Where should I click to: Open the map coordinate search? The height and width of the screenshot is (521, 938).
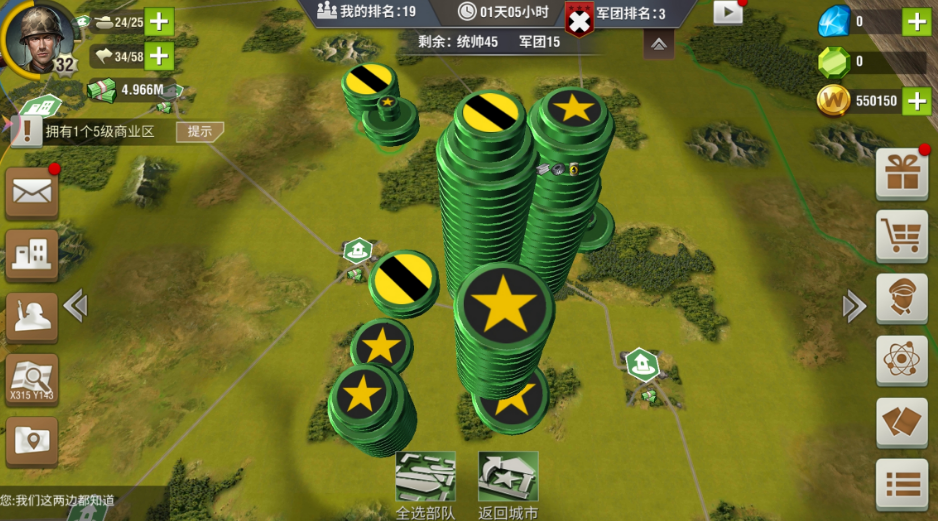coord(32,380)
